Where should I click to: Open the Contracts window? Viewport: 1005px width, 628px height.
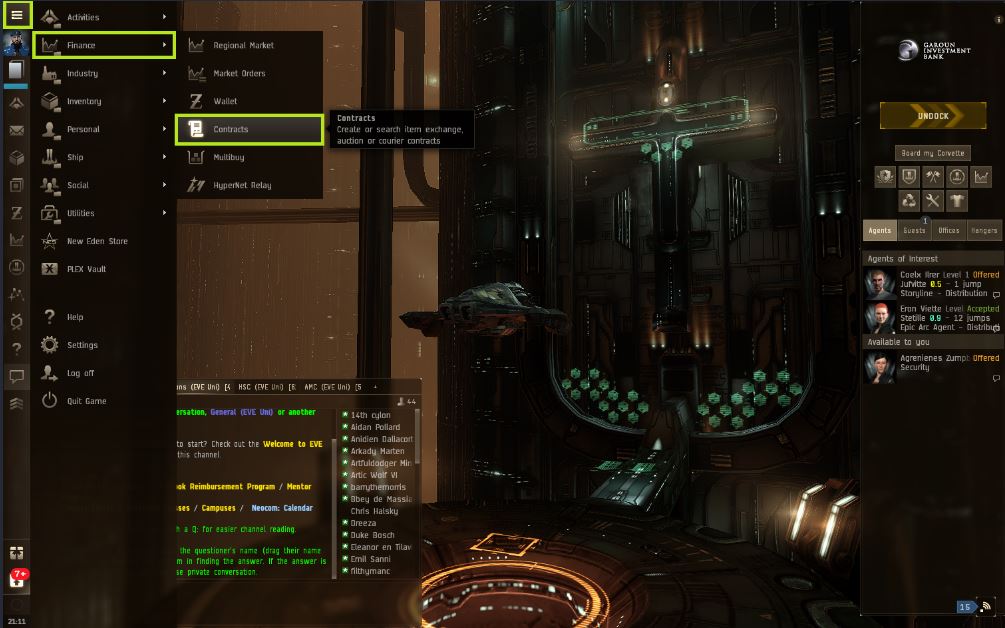tap(249, 129)
